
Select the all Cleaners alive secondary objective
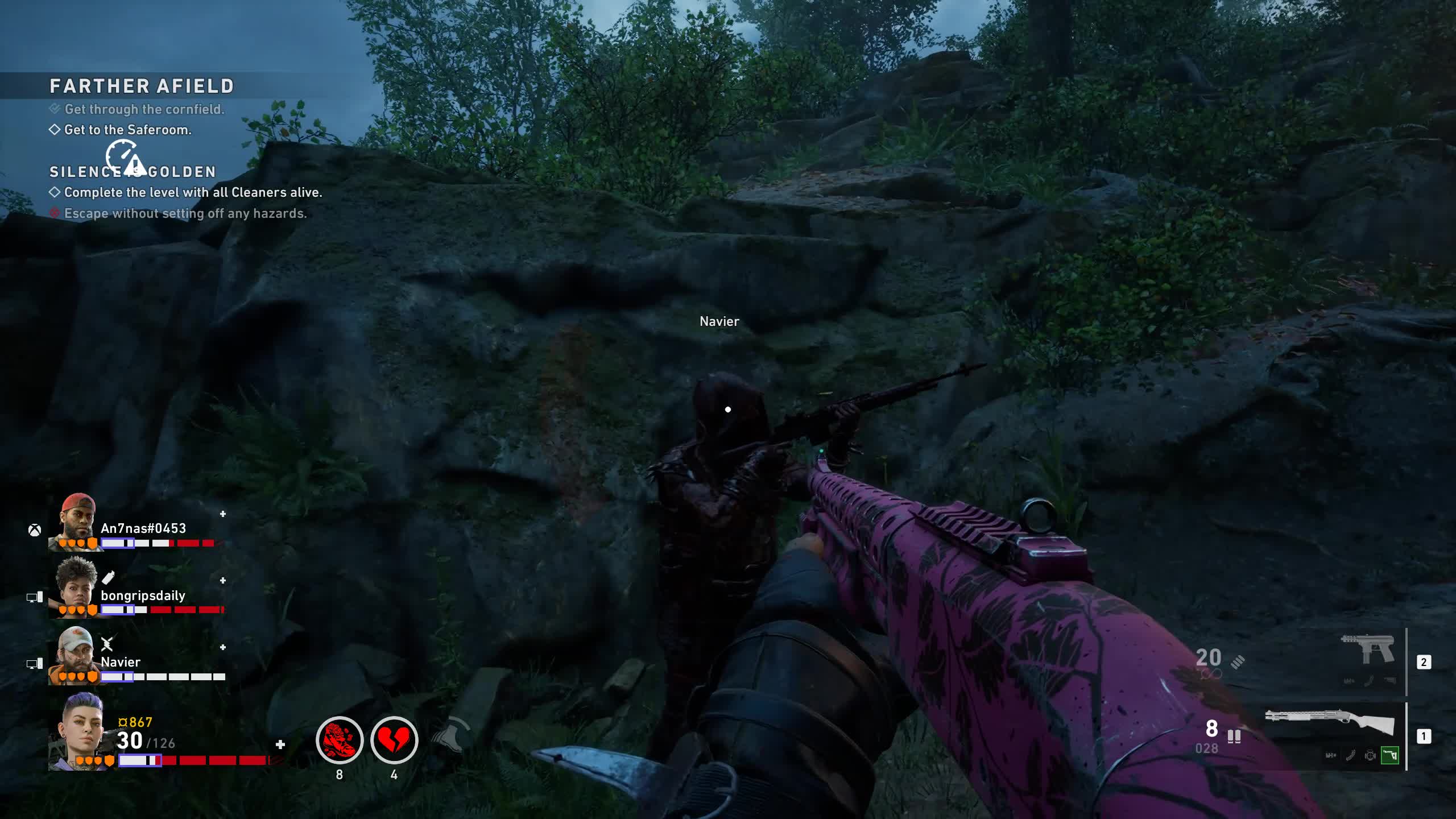click(193, 192)
